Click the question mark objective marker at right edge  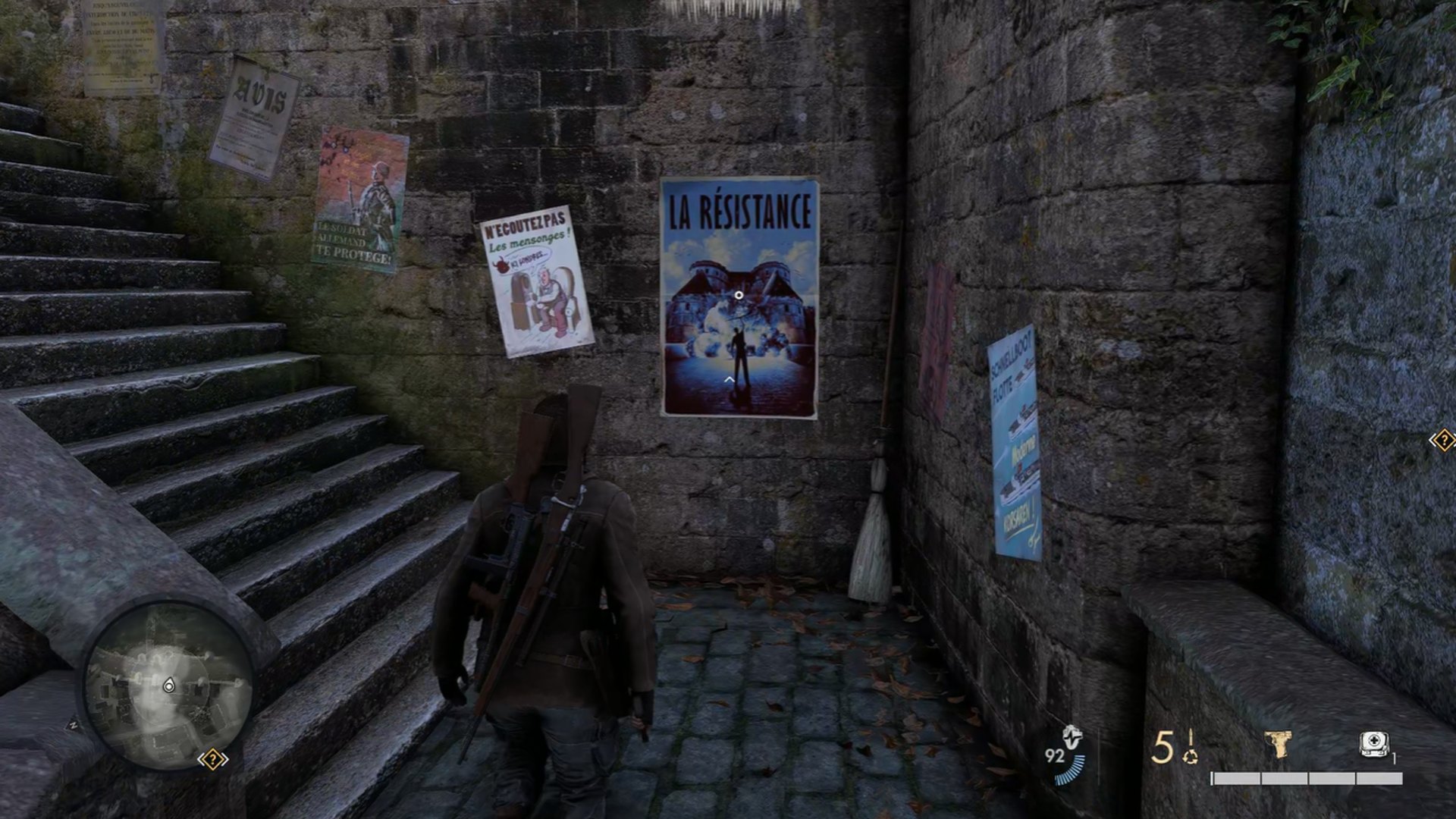point(1442,440)
